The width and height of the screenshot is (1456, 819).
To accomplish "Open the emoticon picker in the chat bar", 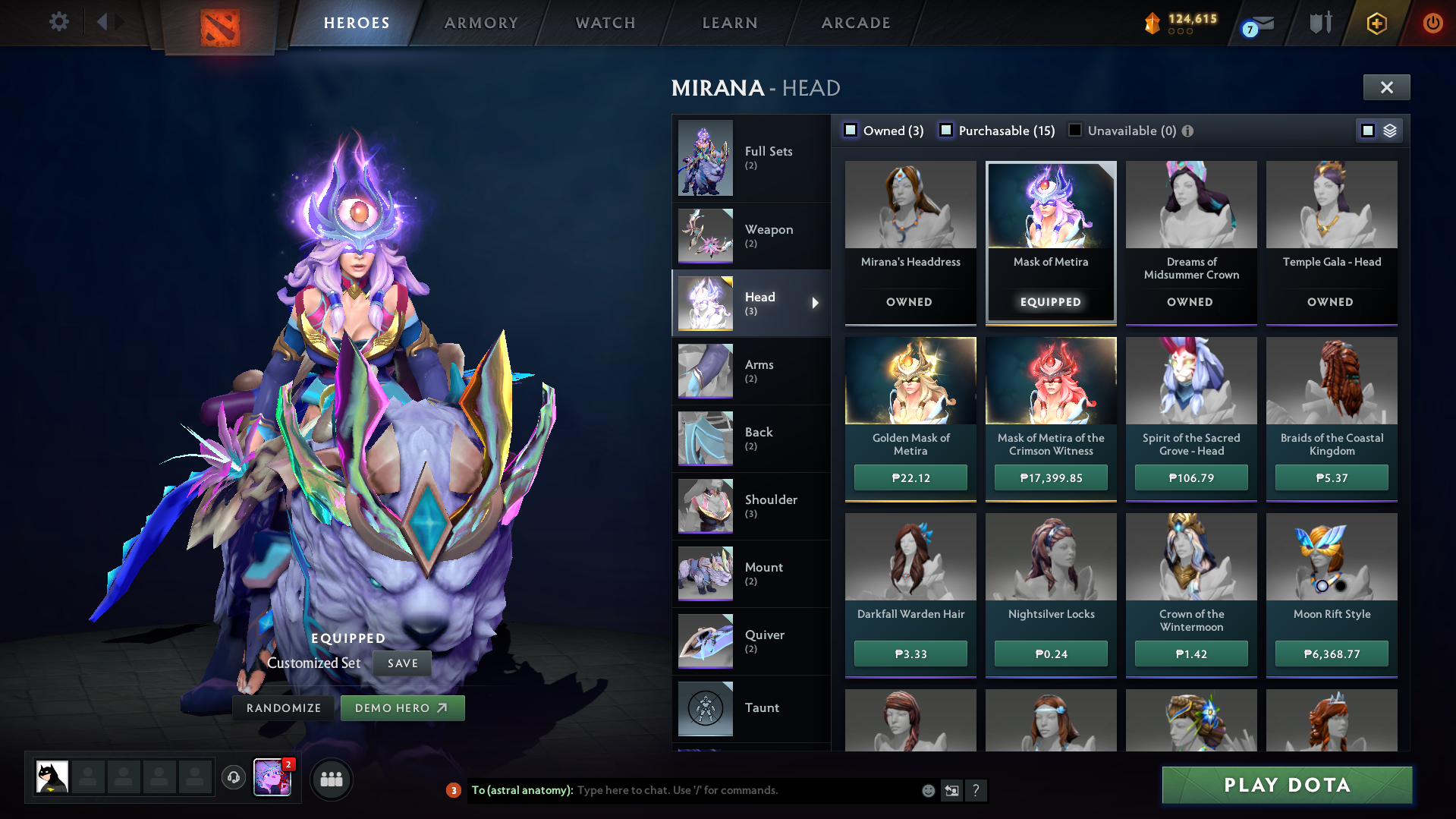I will (x=928, y=790).
